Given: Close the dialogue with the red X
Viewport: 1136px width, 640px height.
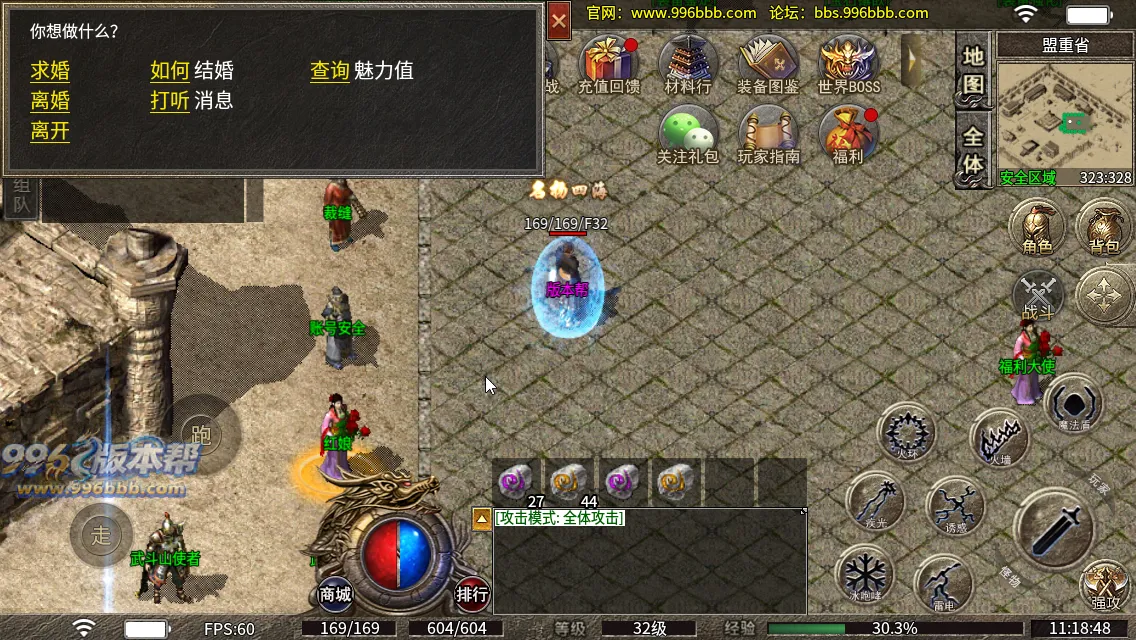Looking at the screenshot, I should (559, 20).
